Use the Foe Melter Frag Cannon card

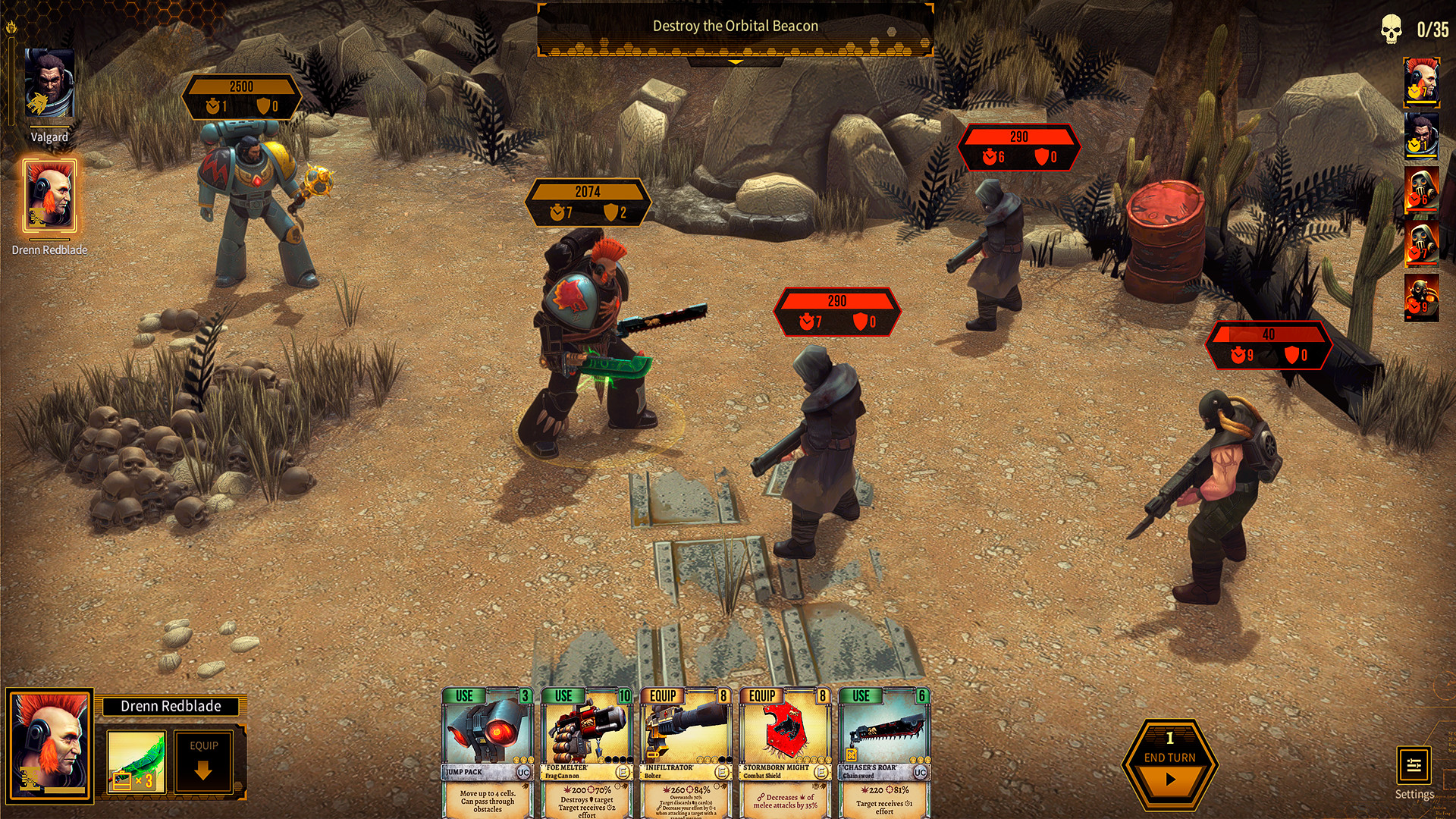(588, 751)
